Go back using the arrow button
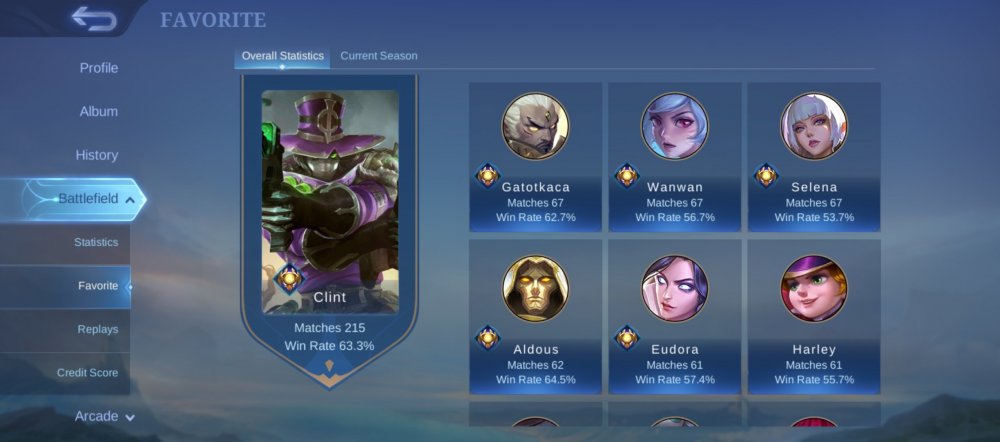 point(93,18)
